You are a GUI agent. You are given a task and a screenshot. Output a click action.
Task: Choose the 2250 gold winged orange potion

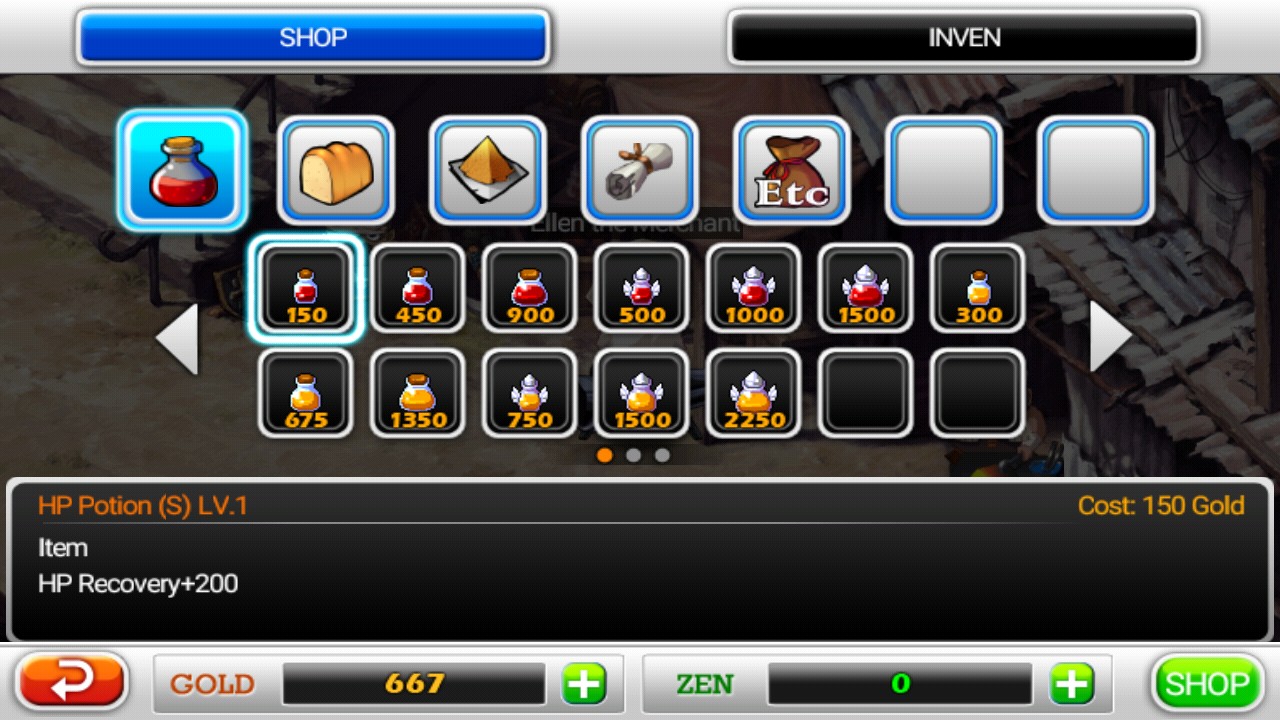point(754,394)
